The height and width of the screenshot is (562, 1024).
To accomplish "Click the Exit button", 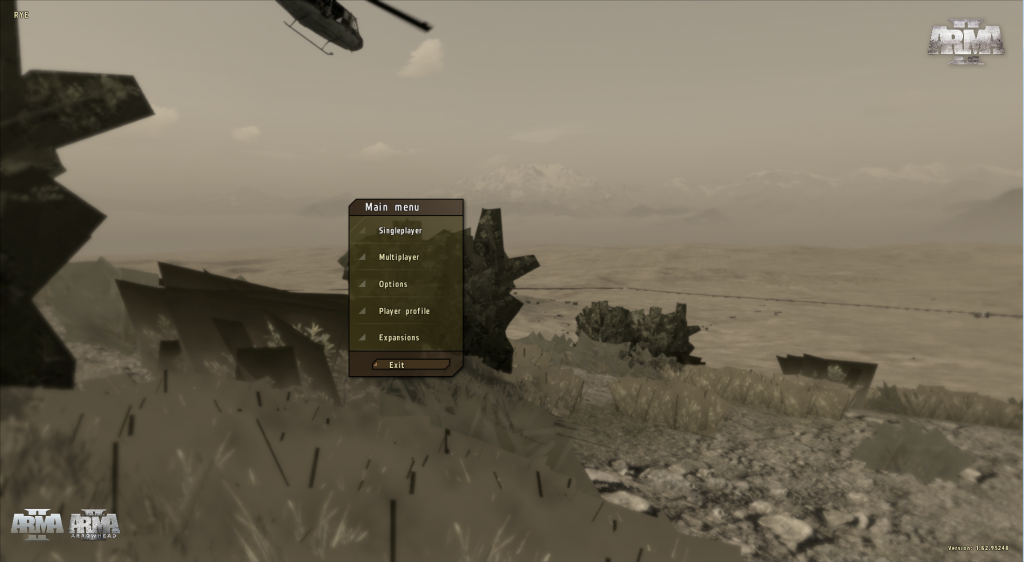I will point(410,365).
